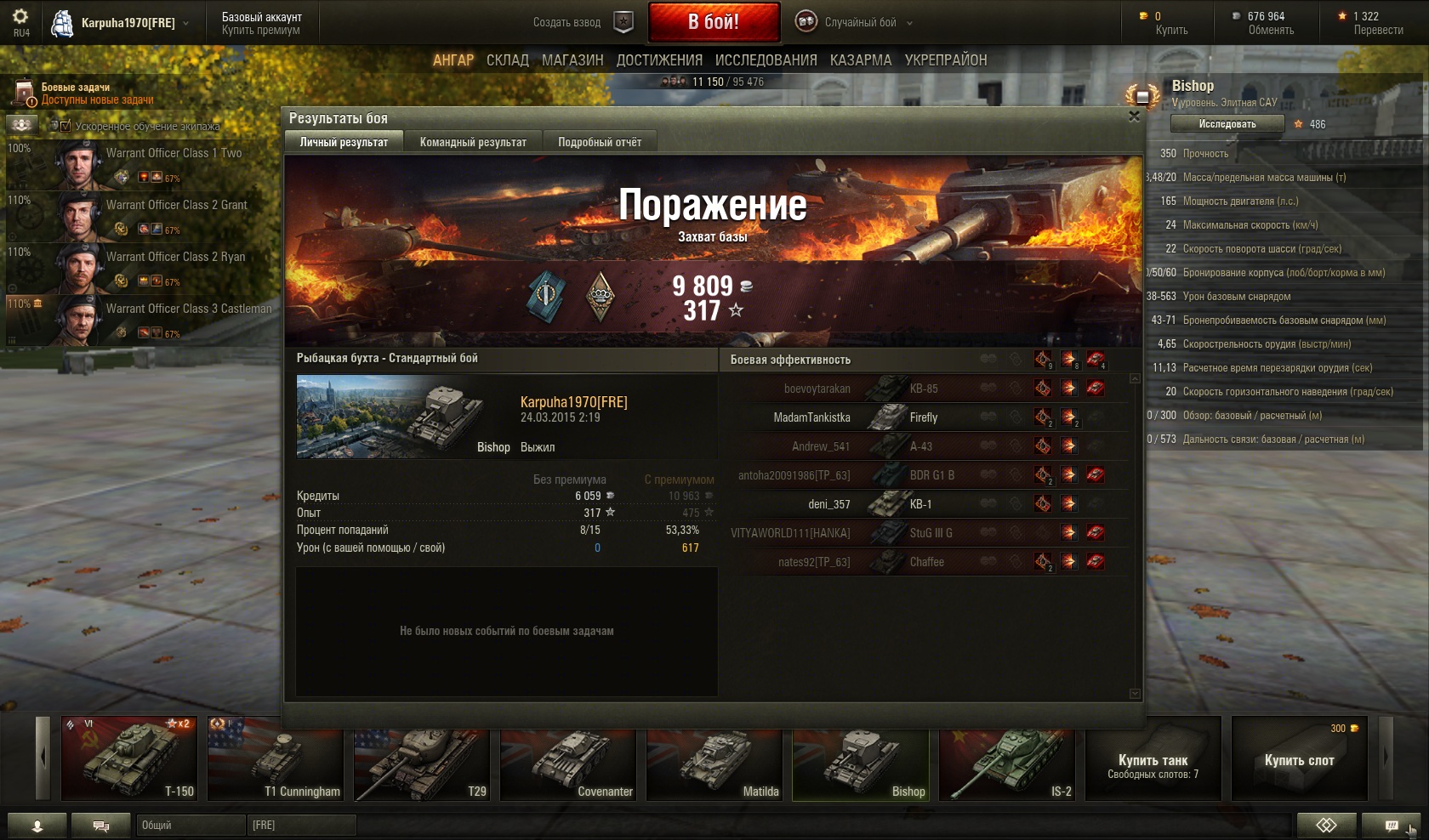This screenshot has width=1429, height=840.
Task: Select the T-150 tank in the carousel
Action: [x=129, y=758]
